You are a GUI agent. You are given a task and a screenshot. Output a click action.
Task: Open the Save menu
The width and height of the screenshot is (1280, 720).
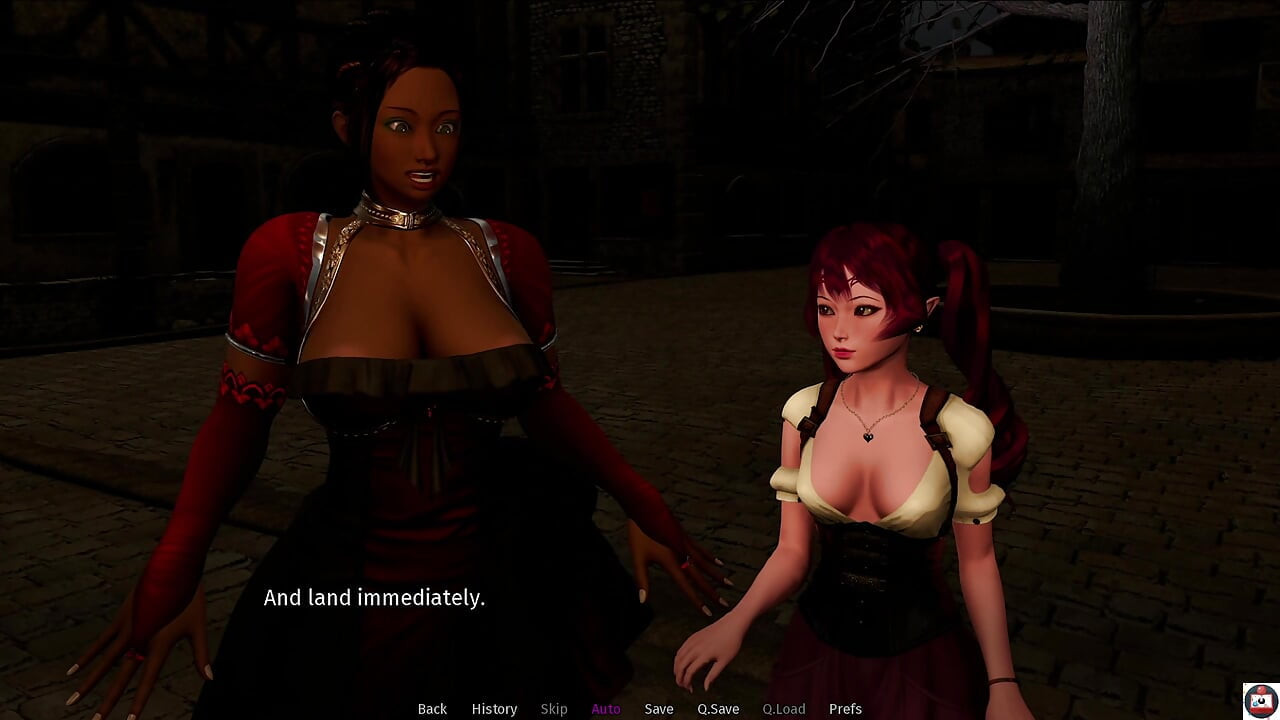point(659,709)
